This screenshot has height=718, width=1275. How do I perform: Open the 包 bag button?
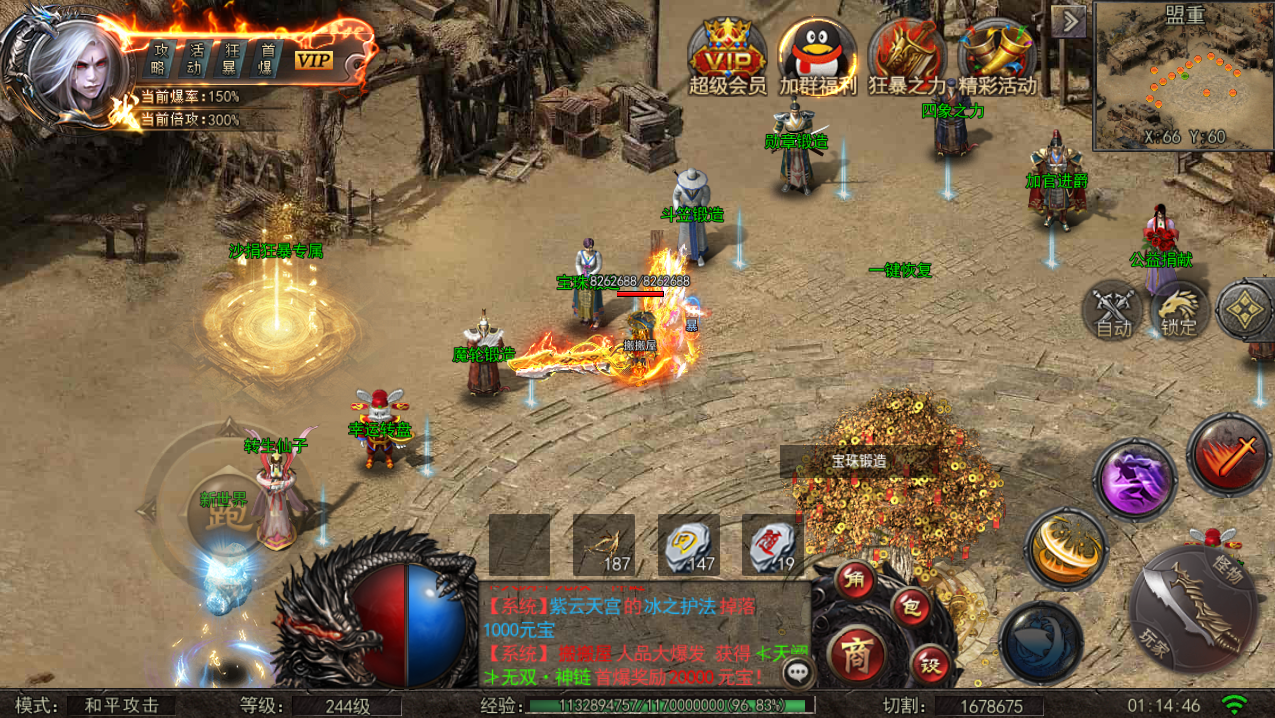910,607
